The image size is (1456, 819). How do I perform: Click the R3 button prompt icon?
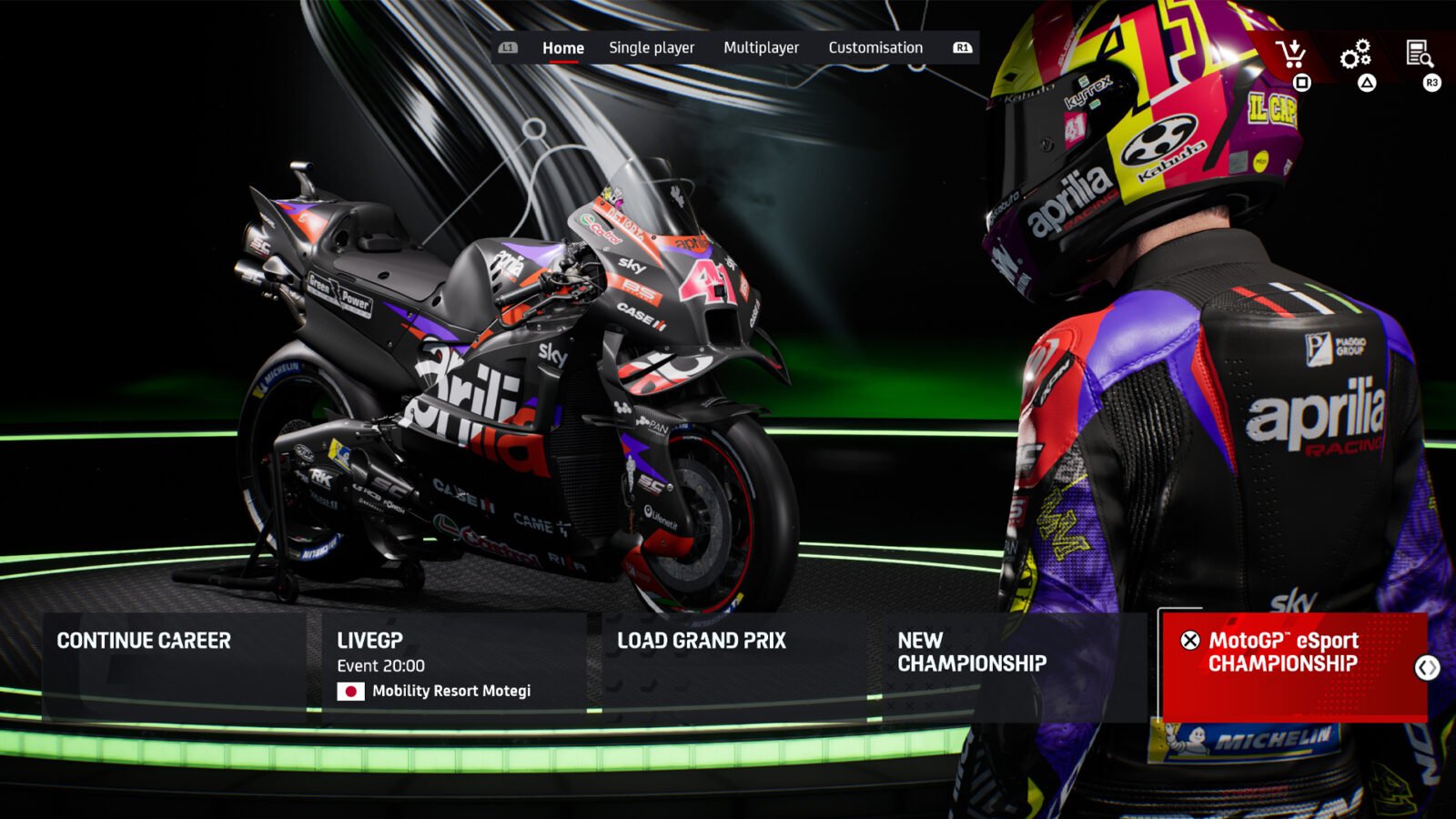click(x=1431, y=83)
